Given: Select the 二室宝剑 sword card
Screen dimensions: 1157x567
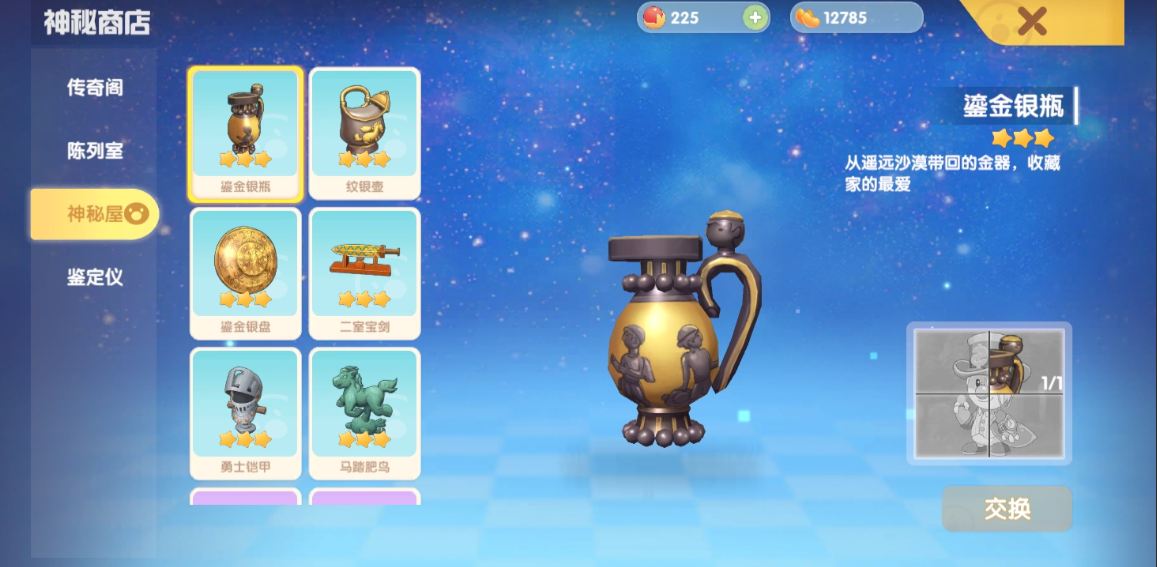Looking at the screenshot, I should point(364,272).
